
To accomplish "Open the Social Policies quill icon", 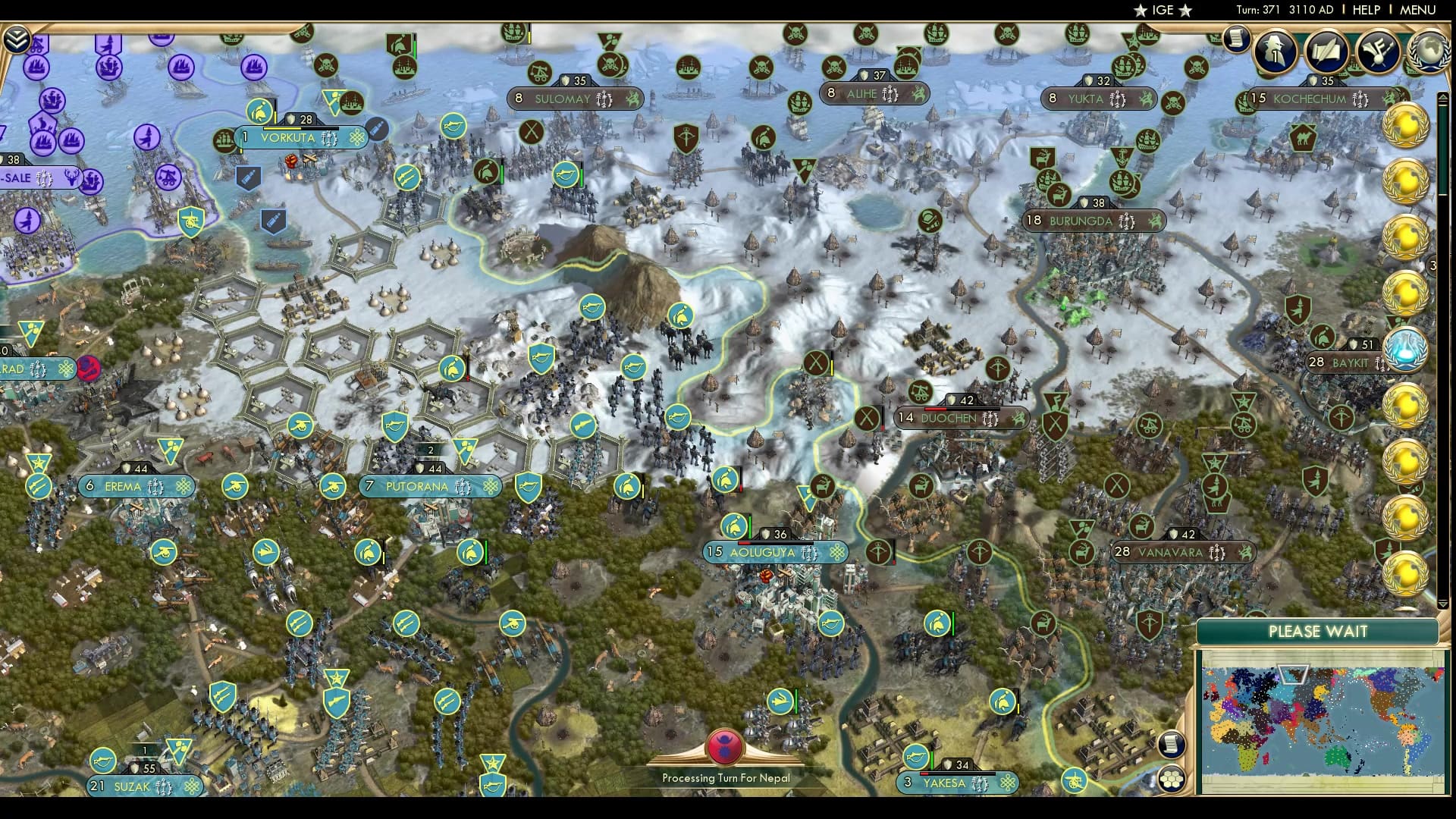I will point(1326,52).
